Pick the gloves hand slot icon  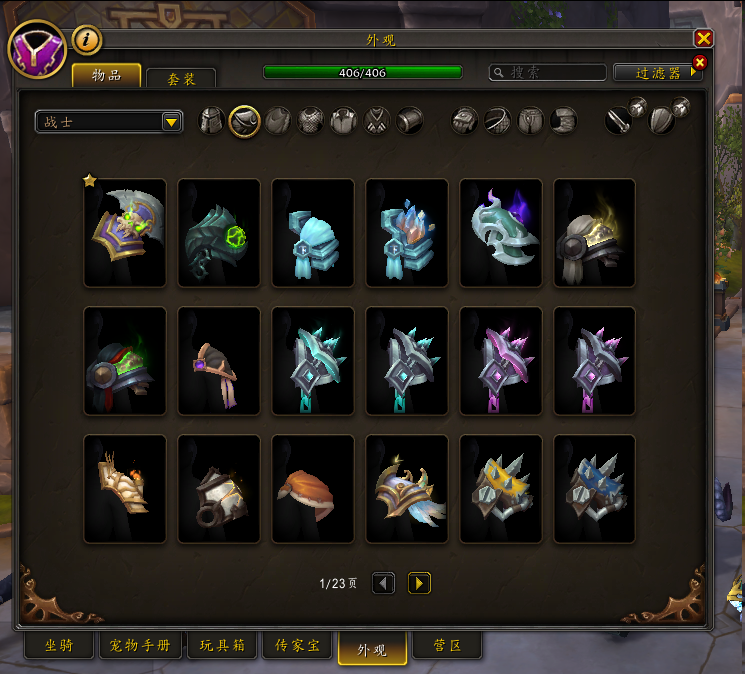pyautogui.click(x=465, y=121)
